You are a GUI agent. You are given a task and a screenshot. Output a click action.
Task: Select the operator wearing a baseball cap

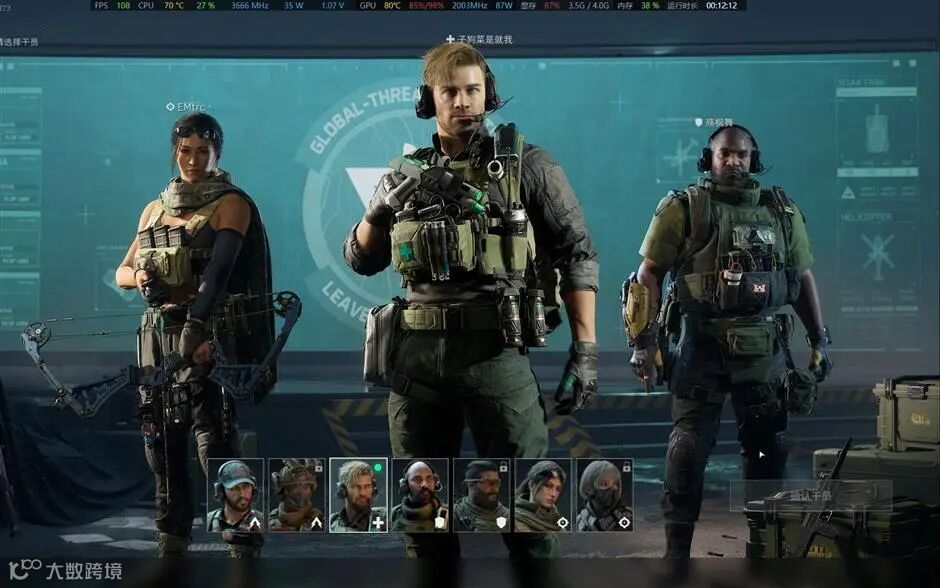[235, 495]
